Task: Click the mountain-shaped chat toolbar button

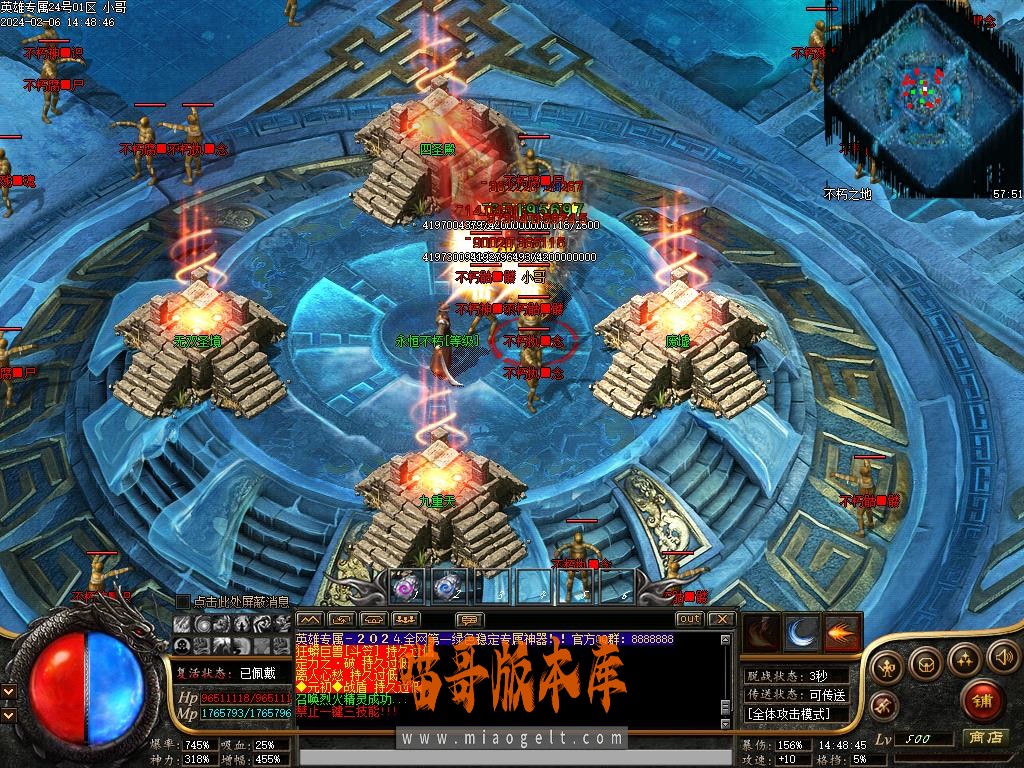Action: [x=309, y=619]
